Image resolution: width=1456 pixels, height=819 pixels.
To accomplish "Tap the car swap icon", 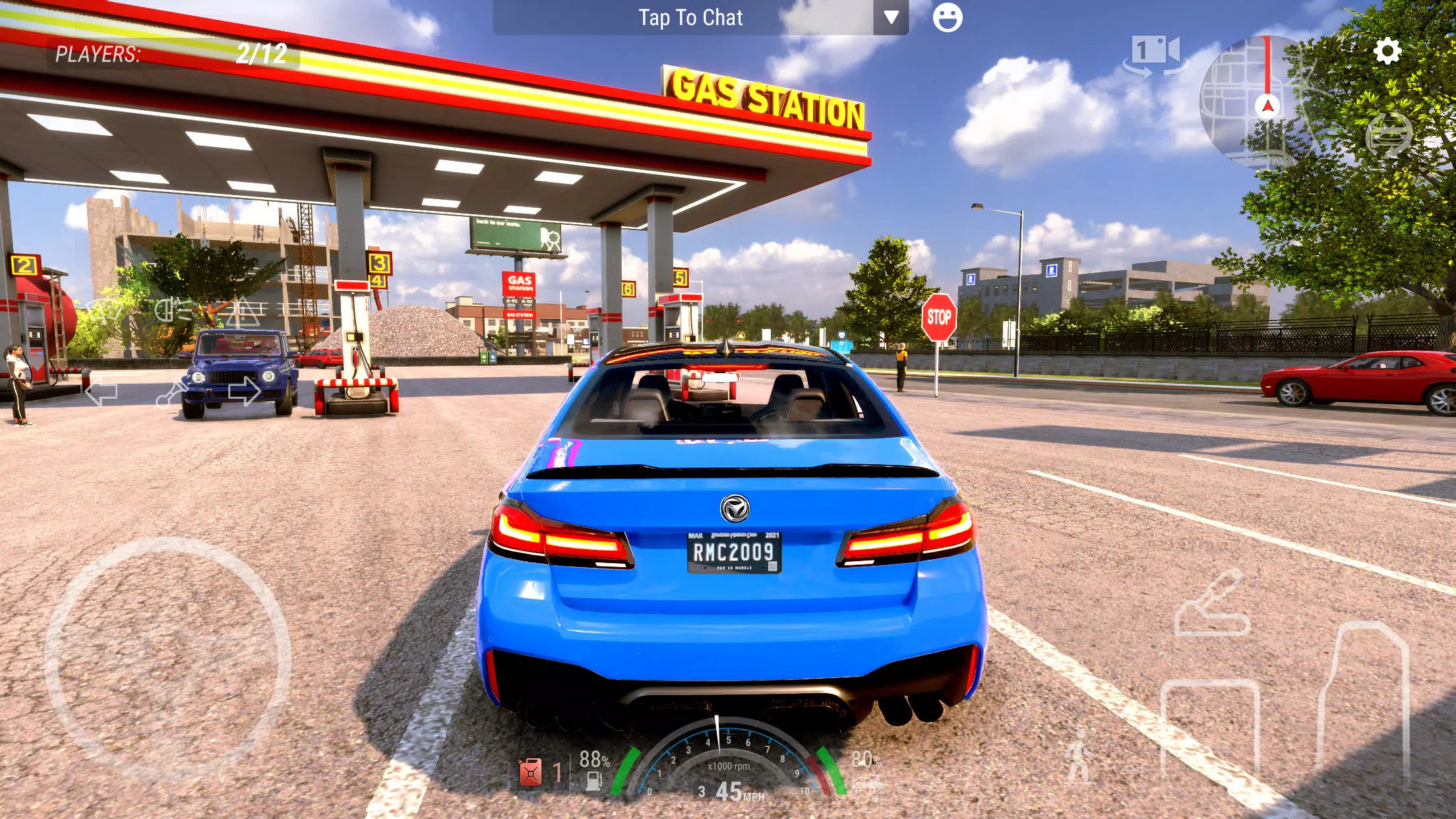I will tap(1389, 135).
